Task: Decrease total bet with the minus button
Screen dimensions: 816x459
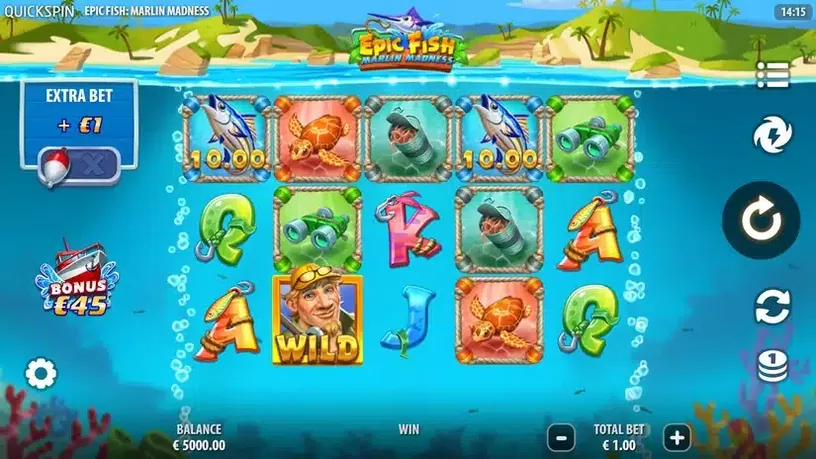Action: pos(562,436)
